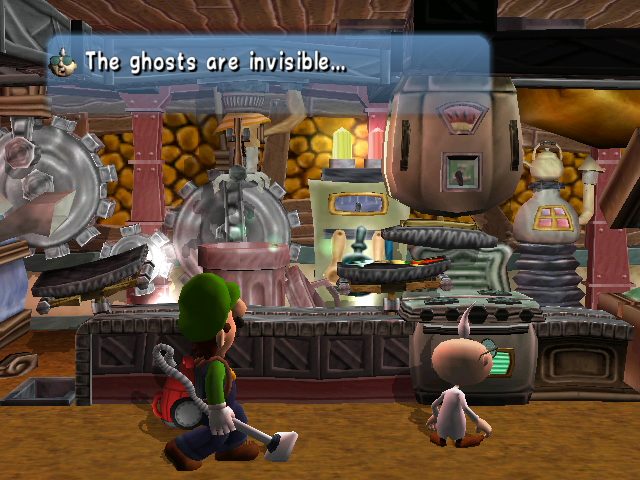The image size is (640, 480).
Task: Click the speaker portrait icon in the dialogue box
Action: [63, 61]
